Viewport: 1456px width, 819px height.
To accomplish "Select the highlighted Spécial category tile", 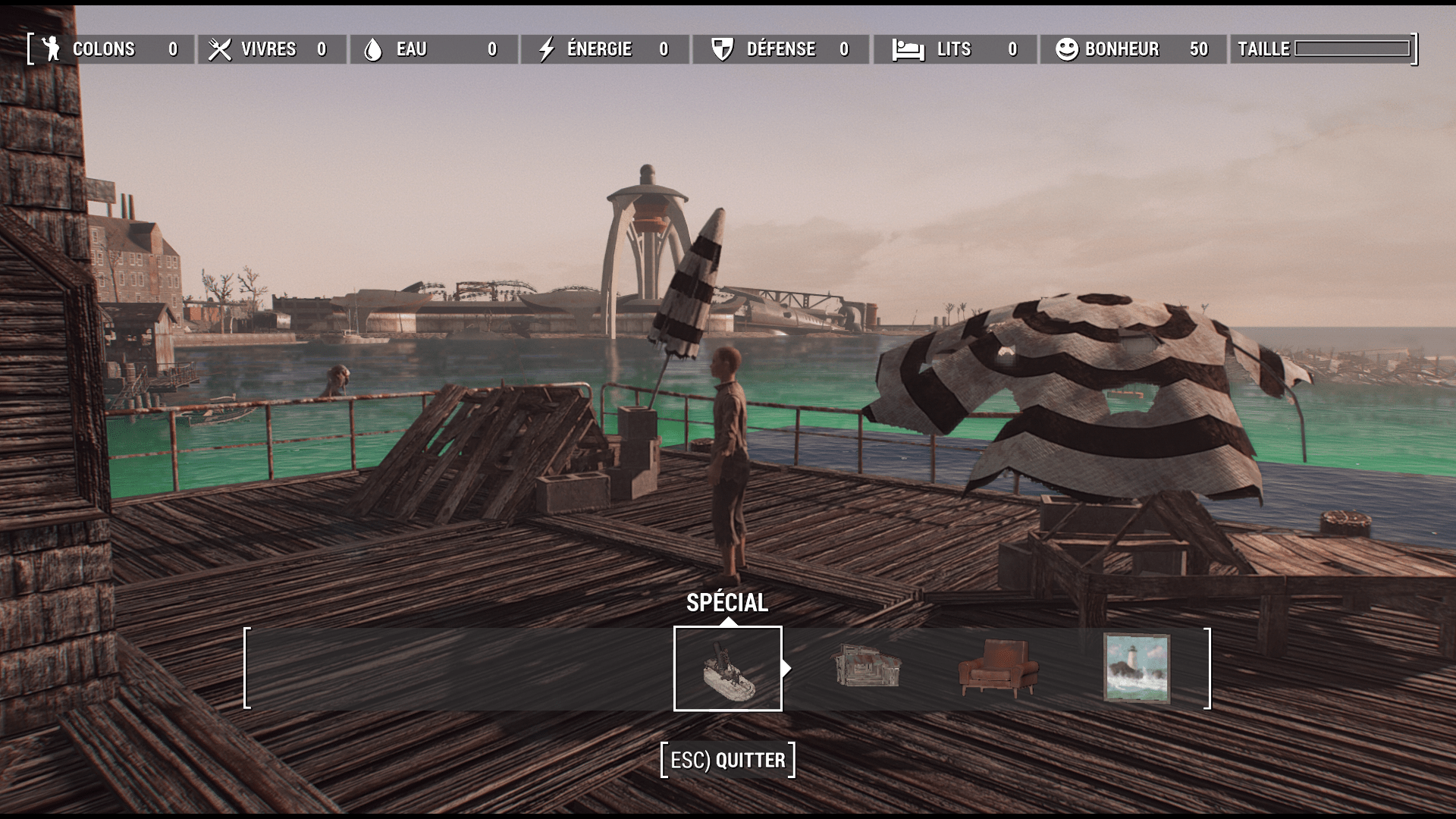I will 727,668.
